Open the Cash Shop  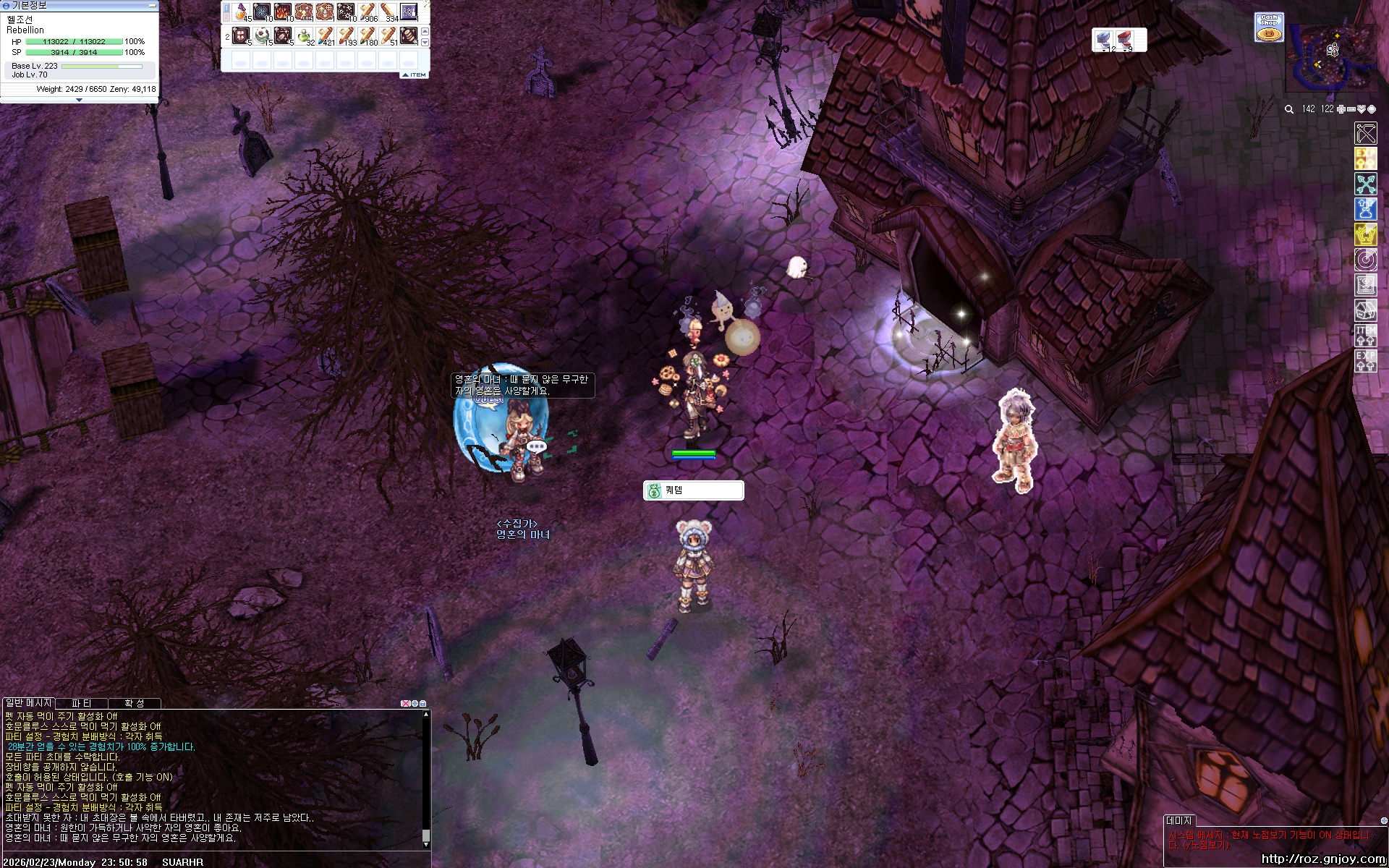(1268, 27)
